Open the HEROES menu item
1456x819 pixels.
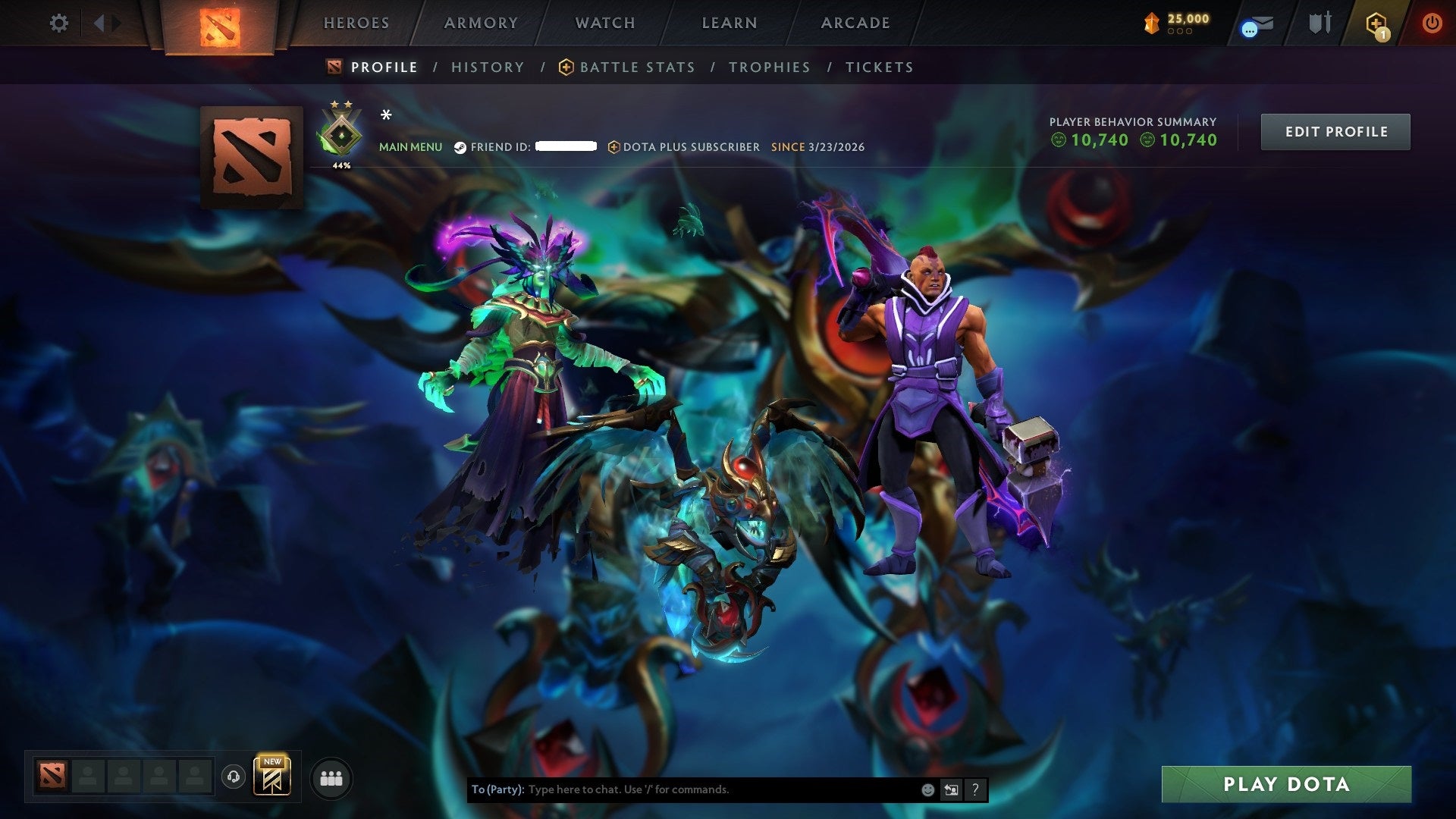356,23
